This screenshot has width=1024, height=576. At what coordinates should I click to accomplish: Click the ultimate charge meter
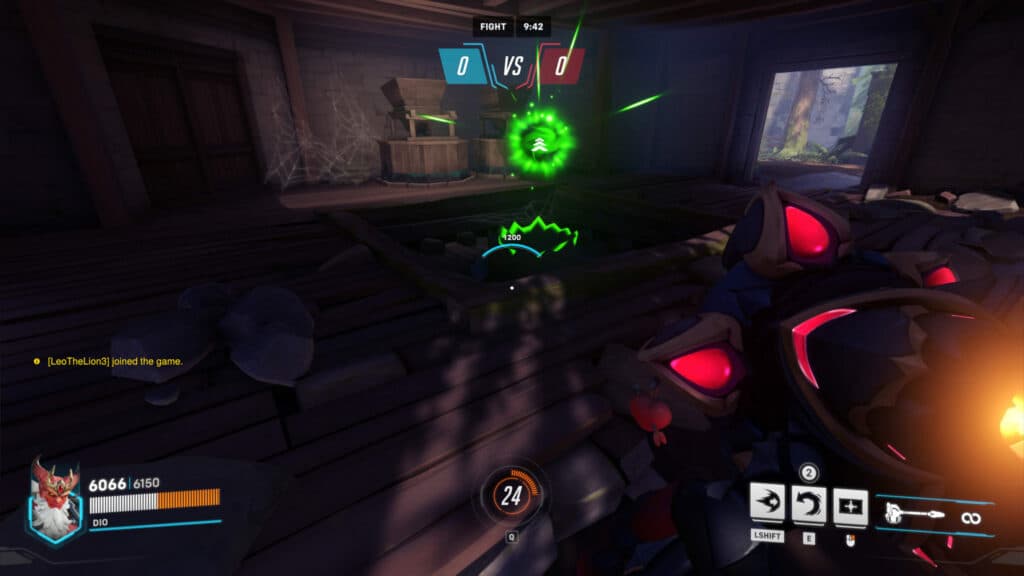pos(512,496)
